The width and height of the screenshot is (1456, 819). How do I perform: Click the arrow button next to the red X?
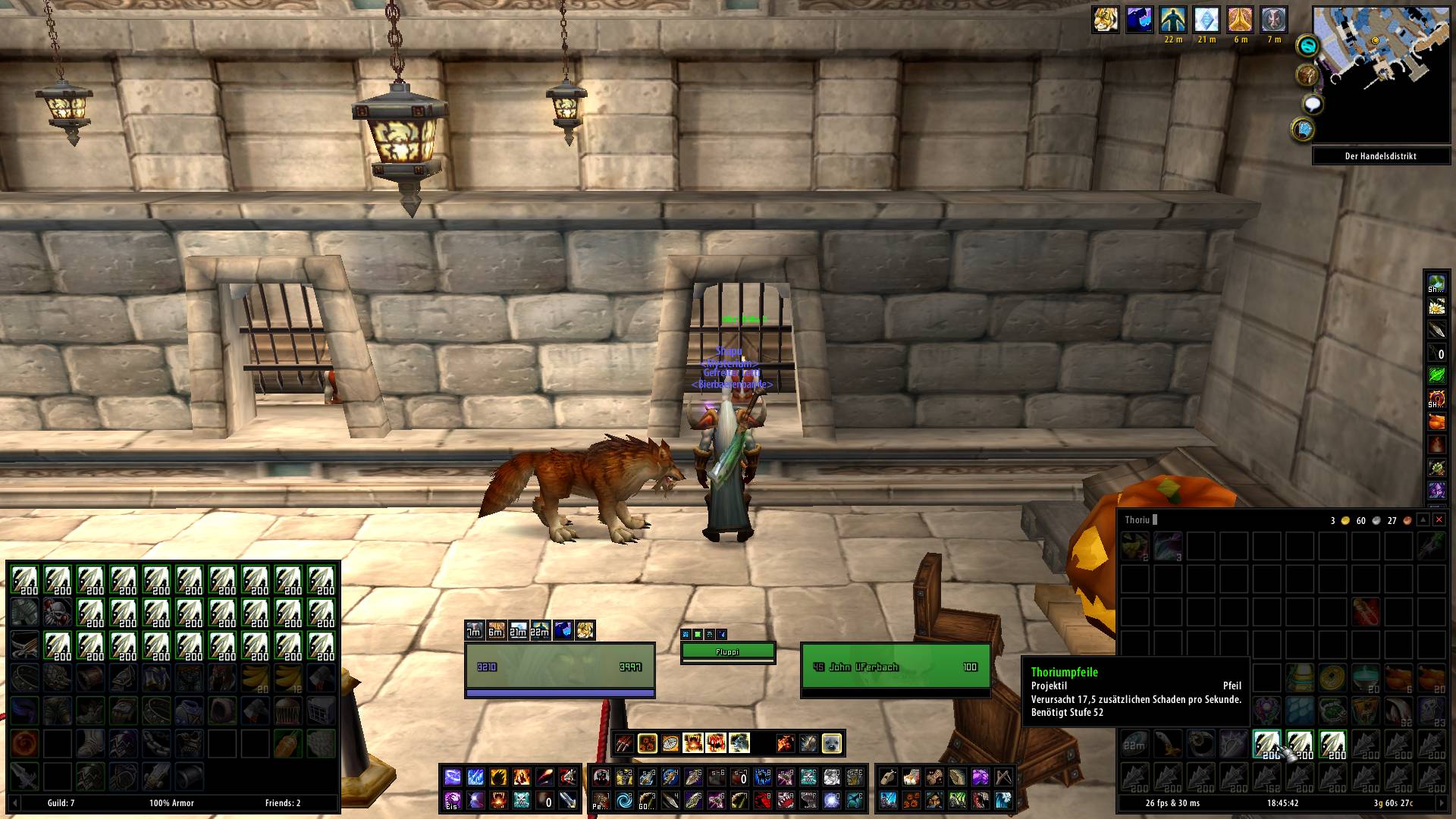point(1423,520)
